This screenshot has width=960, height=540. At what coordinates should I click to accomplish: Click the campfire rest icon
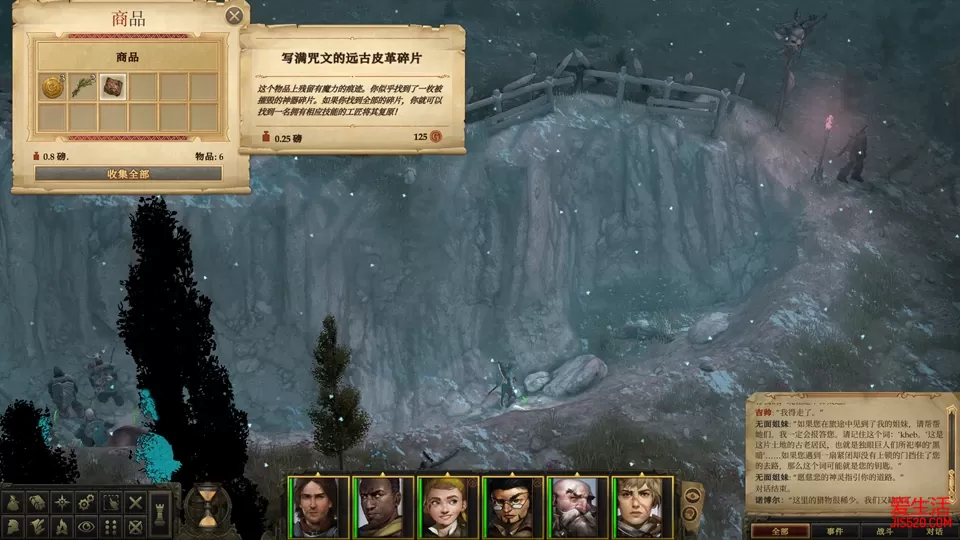click(x=62, y=525)
